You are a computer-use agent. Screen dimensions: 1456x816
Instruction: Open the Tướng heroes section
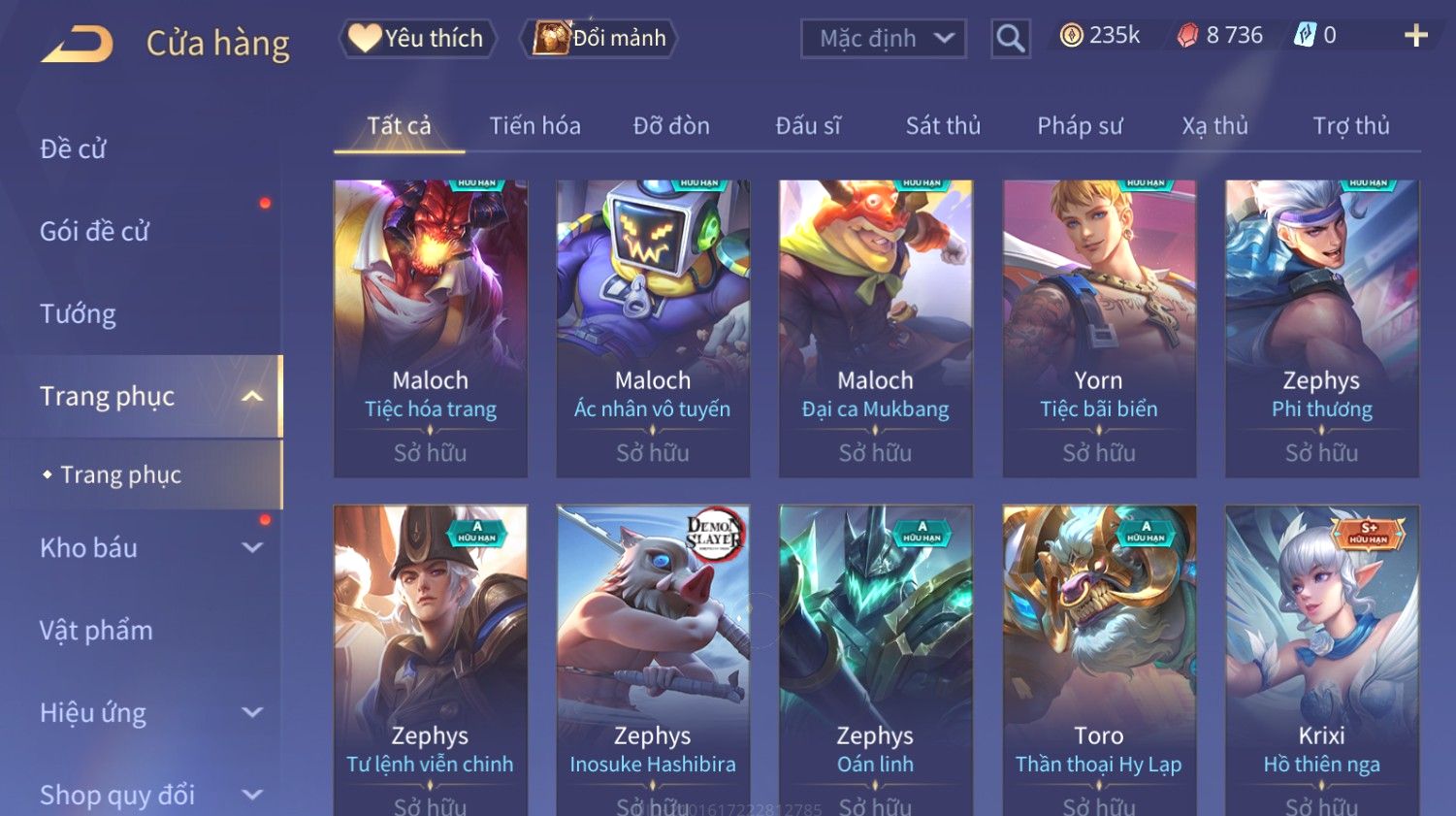coord(78,314)
